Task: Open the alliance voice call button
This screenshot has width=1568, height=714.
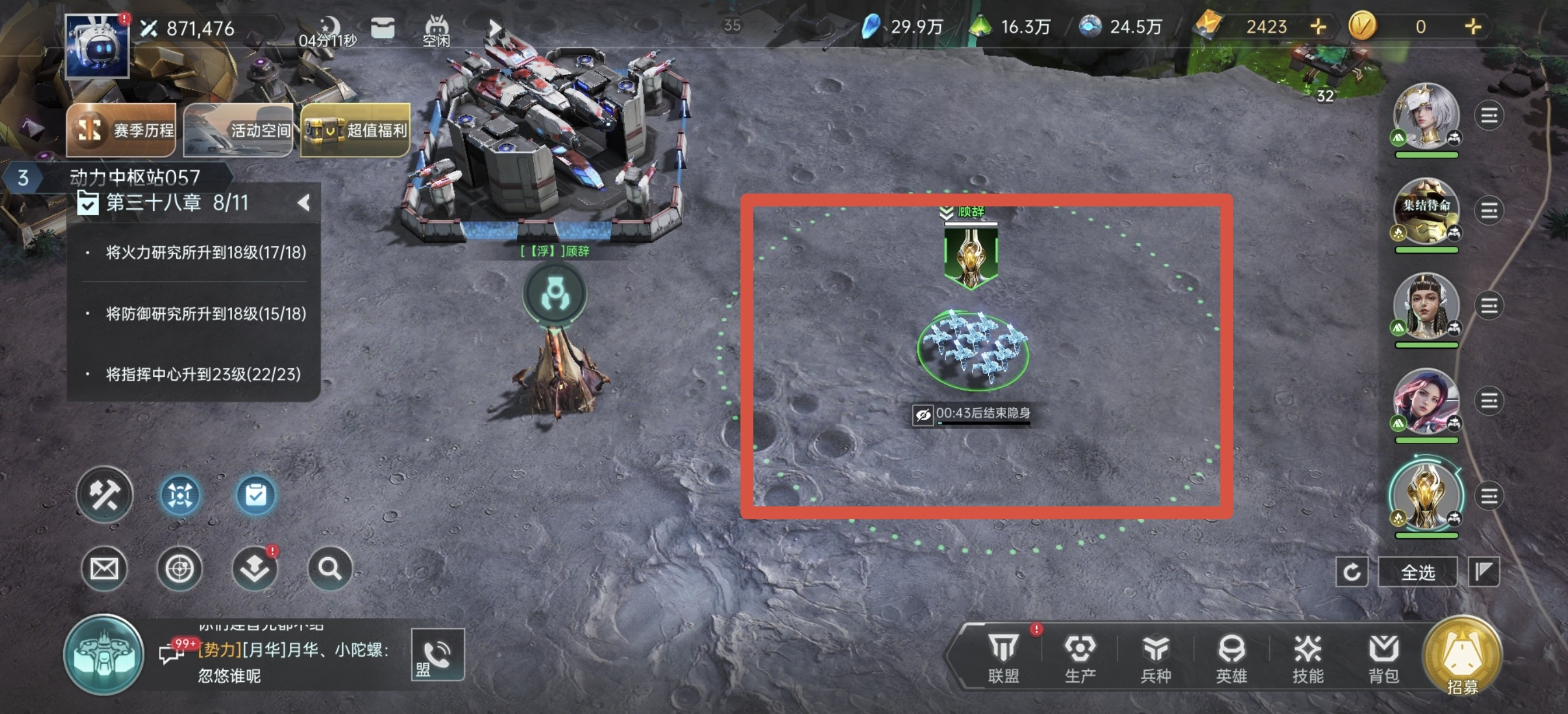Action: (x=437, y=654)
